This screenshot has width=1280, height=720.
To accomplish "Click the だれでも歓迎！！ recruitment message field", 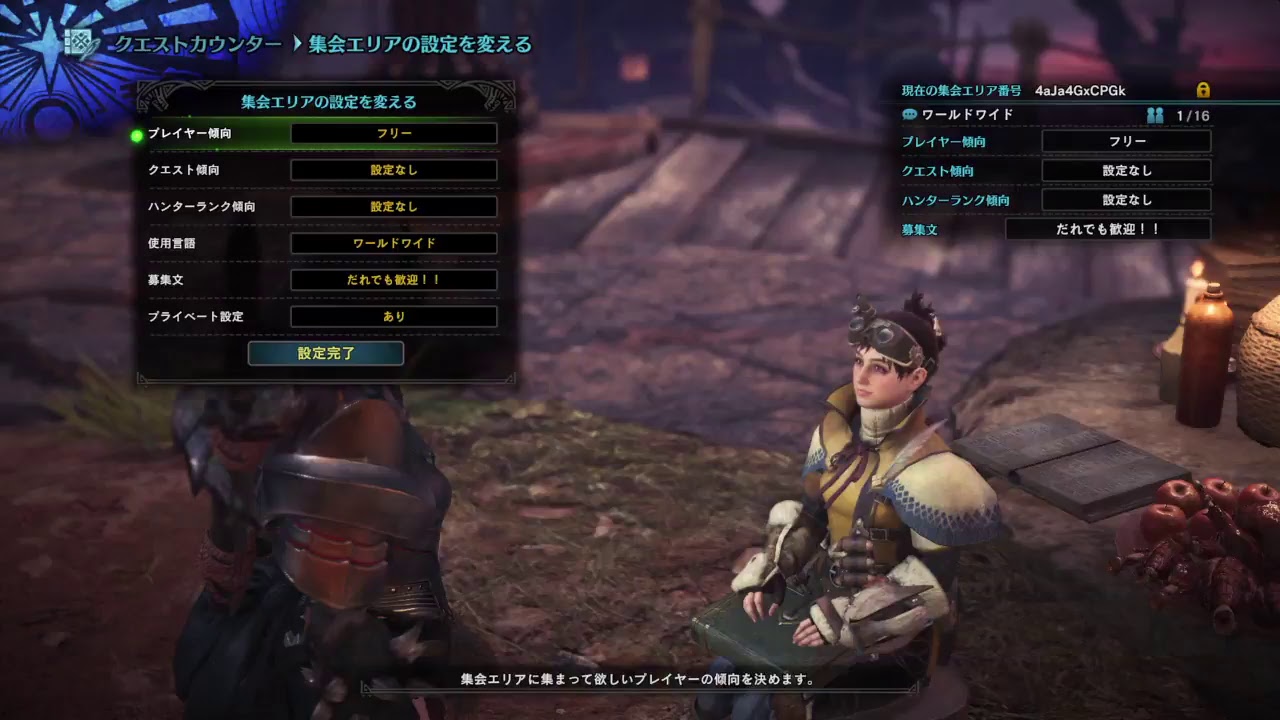I will 394,280.
